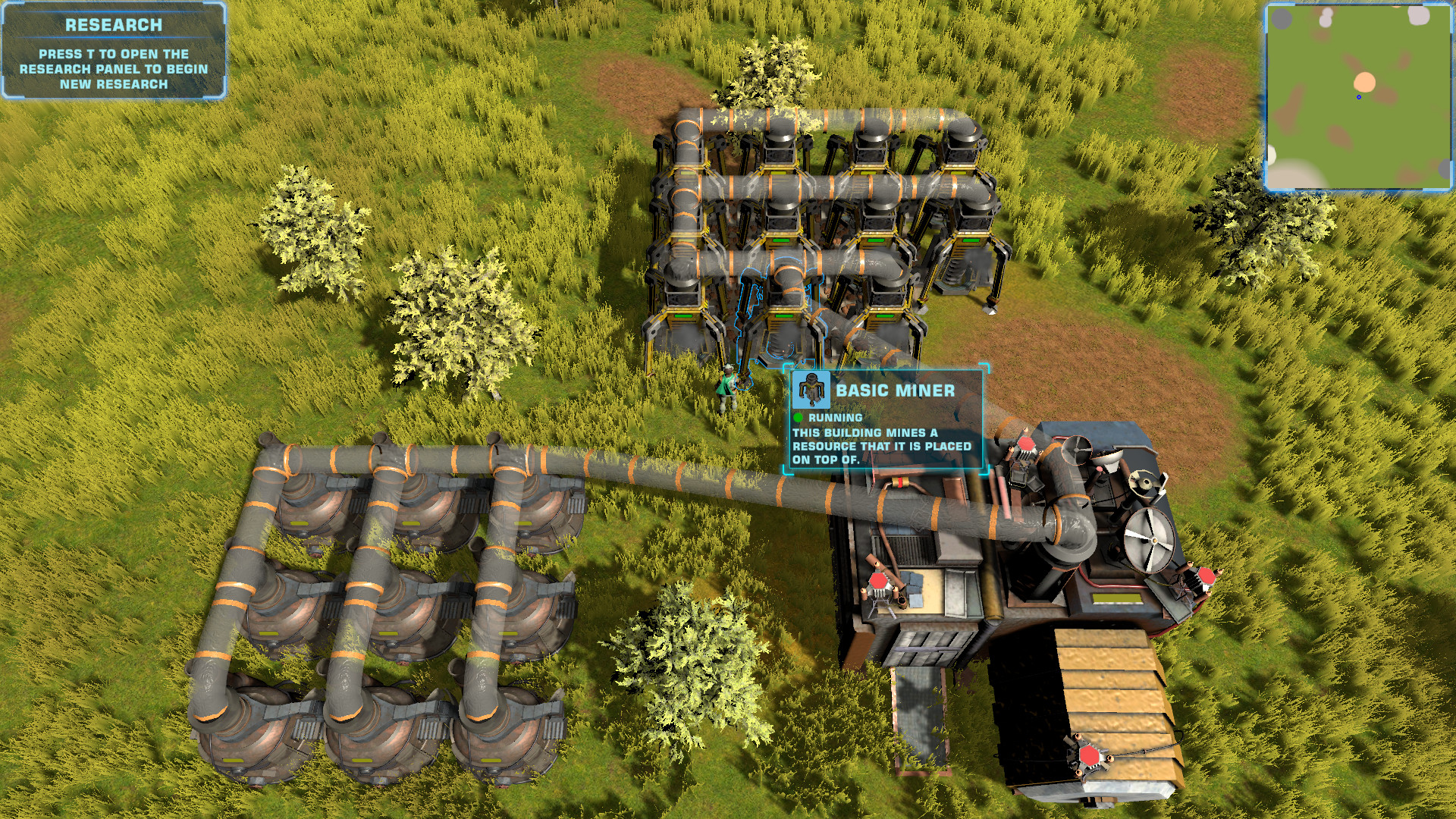This screenshot has width=1456, height=819.
Task: Click the Basic Miner tooltip icon
Action: tap(812, 391)
